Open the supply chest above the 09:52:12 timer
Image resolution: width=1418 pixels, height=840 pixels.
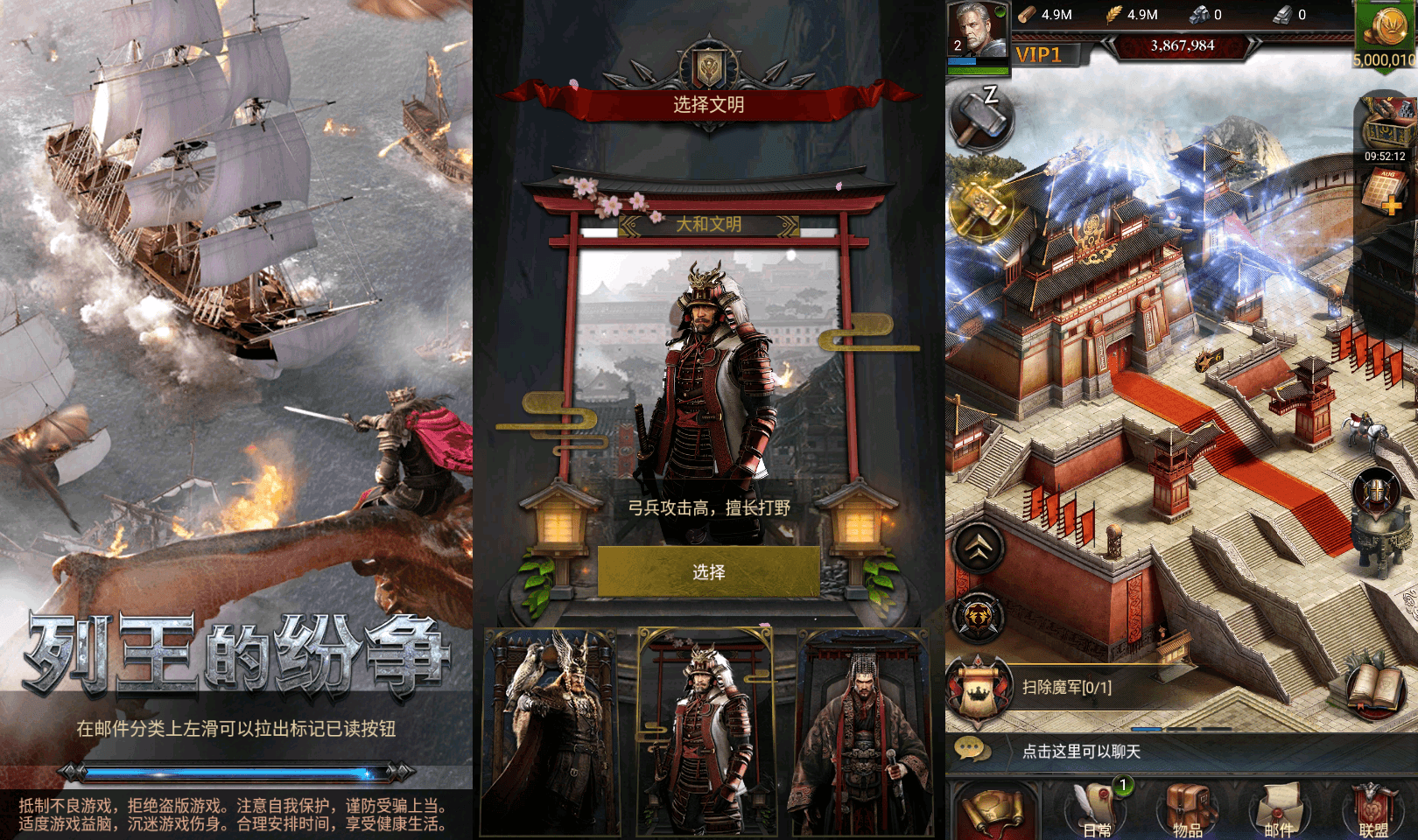[x=1386, y=122]
